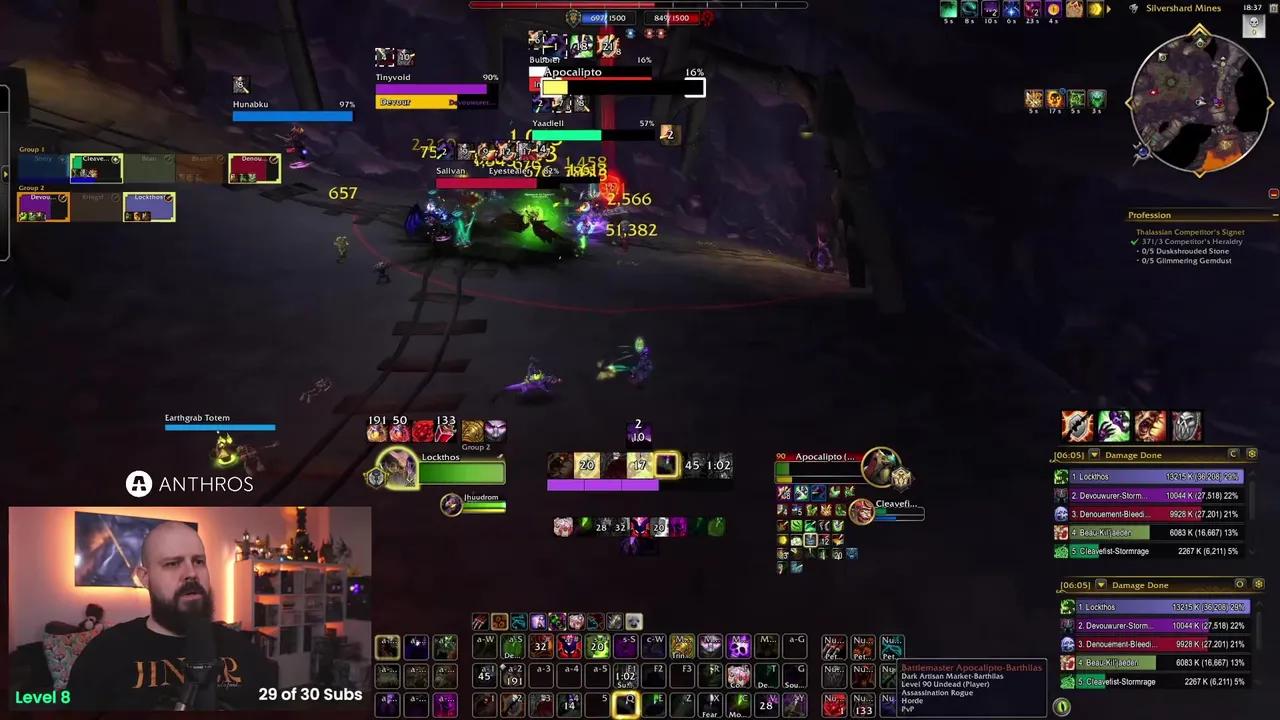Open the Details! settings cog icon
This screenshot has height=720, width=1280.
tap(1253, 454)
